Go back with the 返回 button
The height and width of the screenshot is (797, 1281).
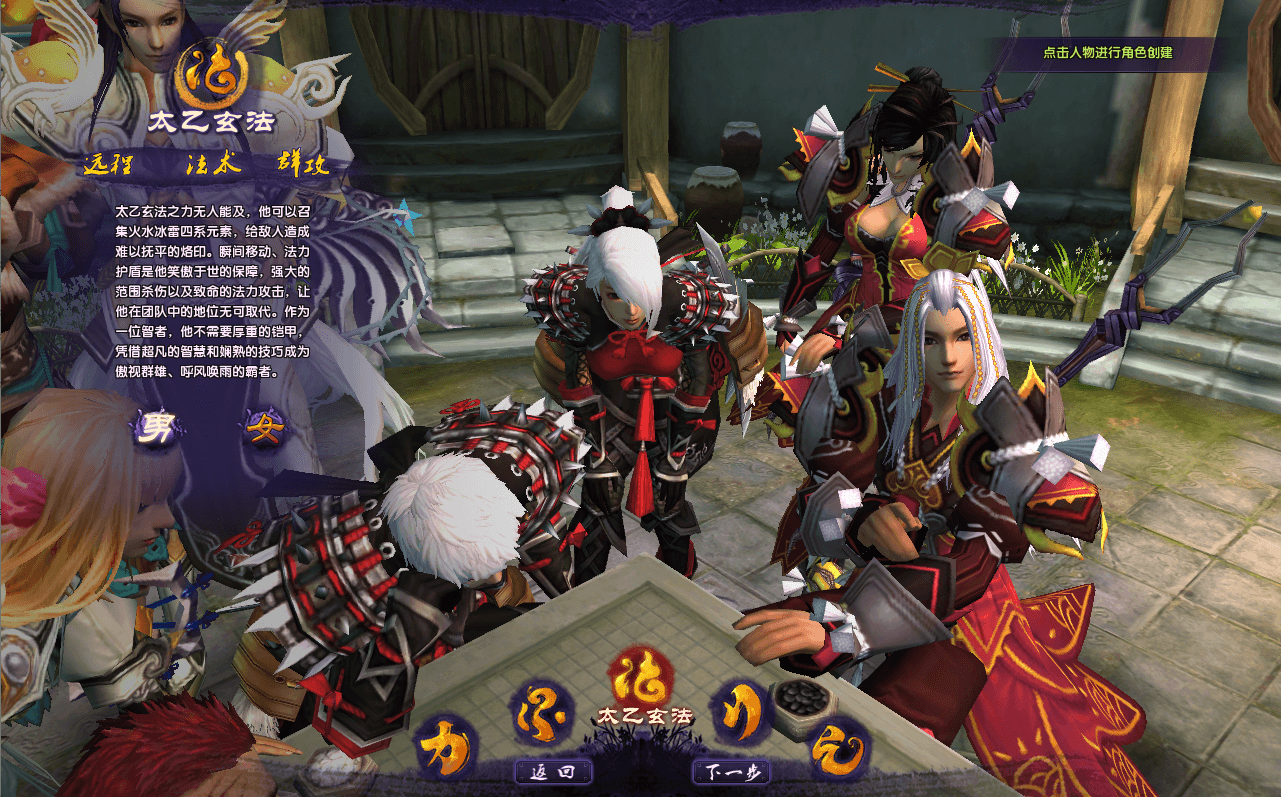click(553, 772)
